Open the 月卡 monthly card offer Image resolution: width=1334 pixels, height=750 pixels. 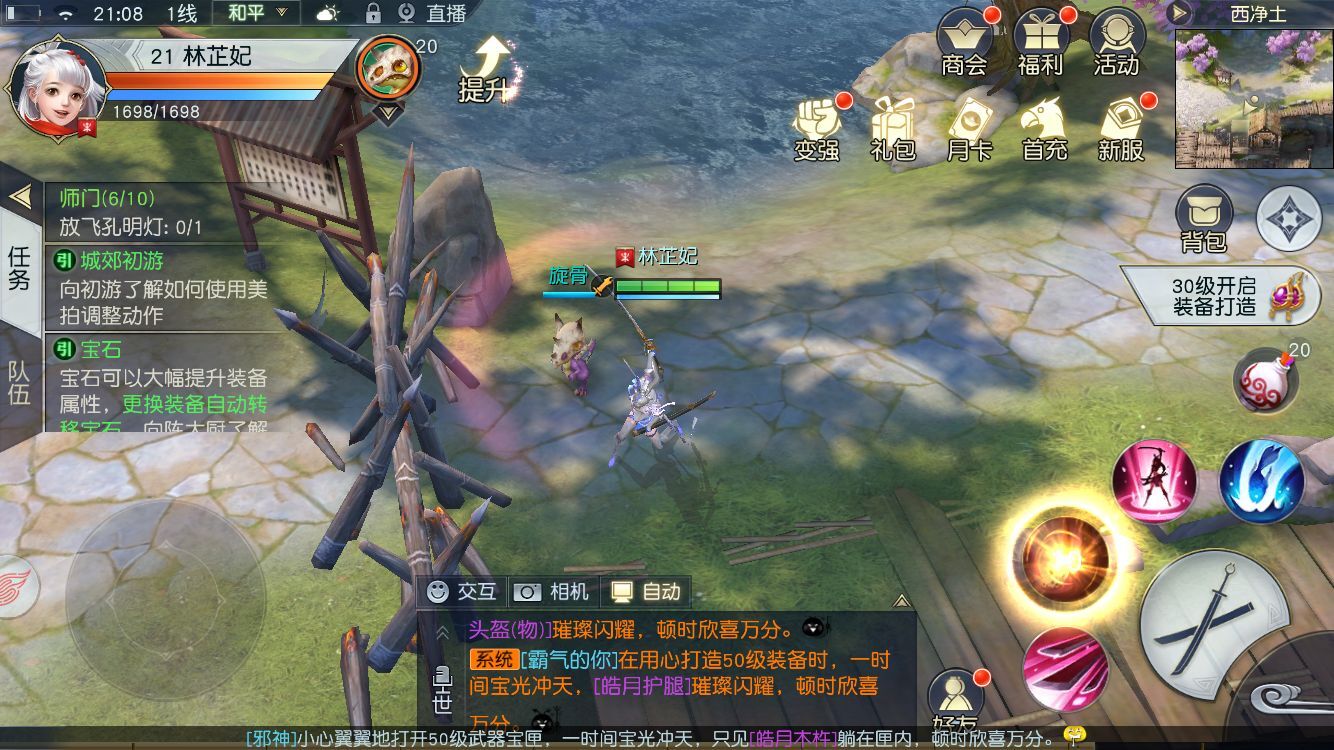click(x=969, y=128)
